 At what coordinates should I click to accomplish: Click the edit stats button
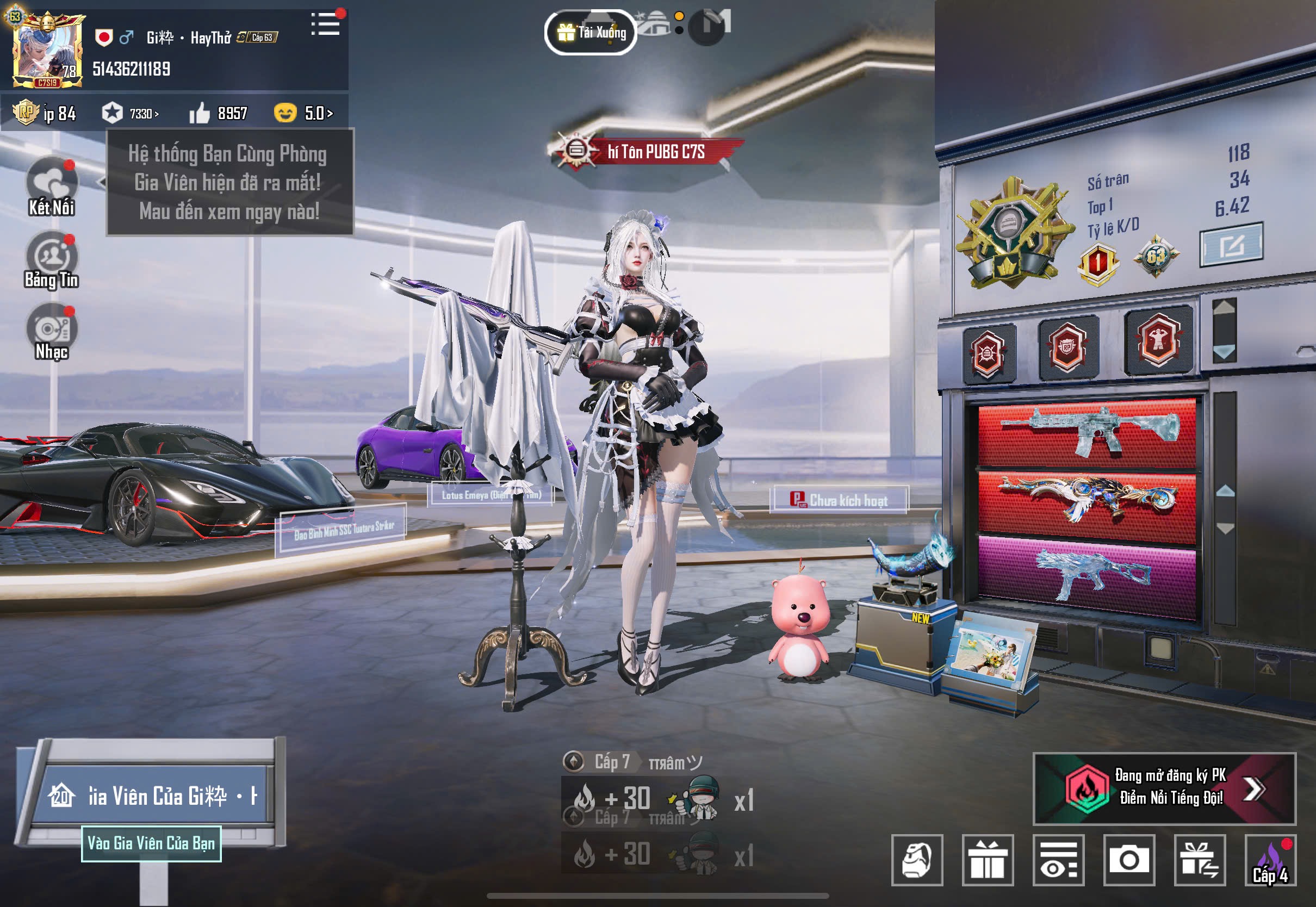pos(1231,245)
